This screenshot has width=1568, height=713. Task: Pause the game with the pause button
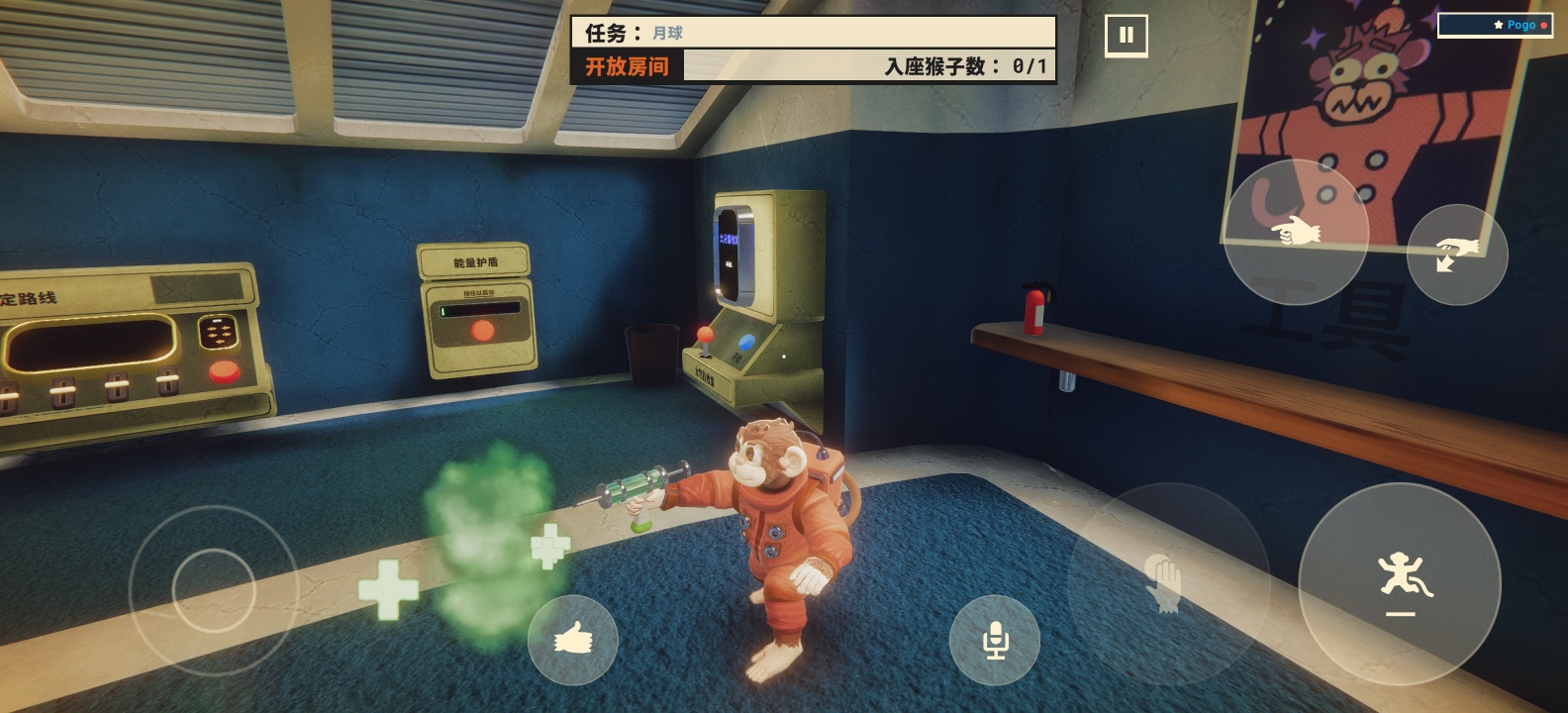pyautogui.click(x=1126, y=36)
